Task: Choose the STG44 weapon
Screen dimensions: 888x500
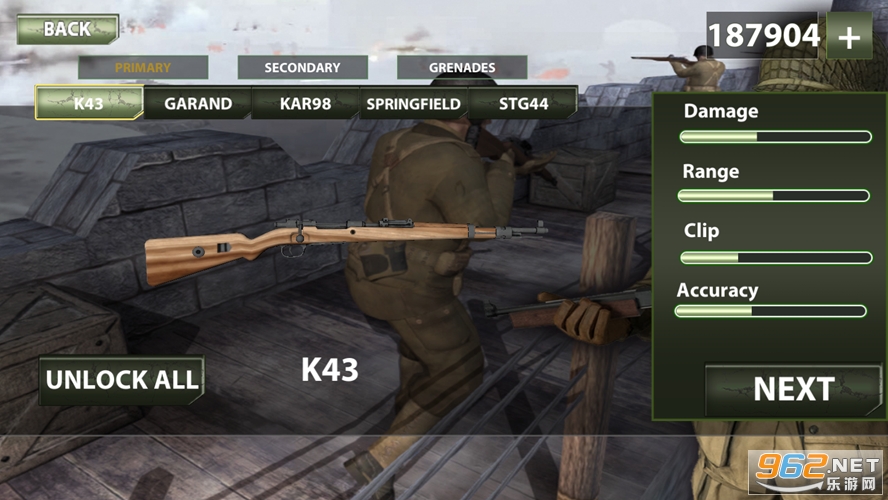Action: (524, 103)
